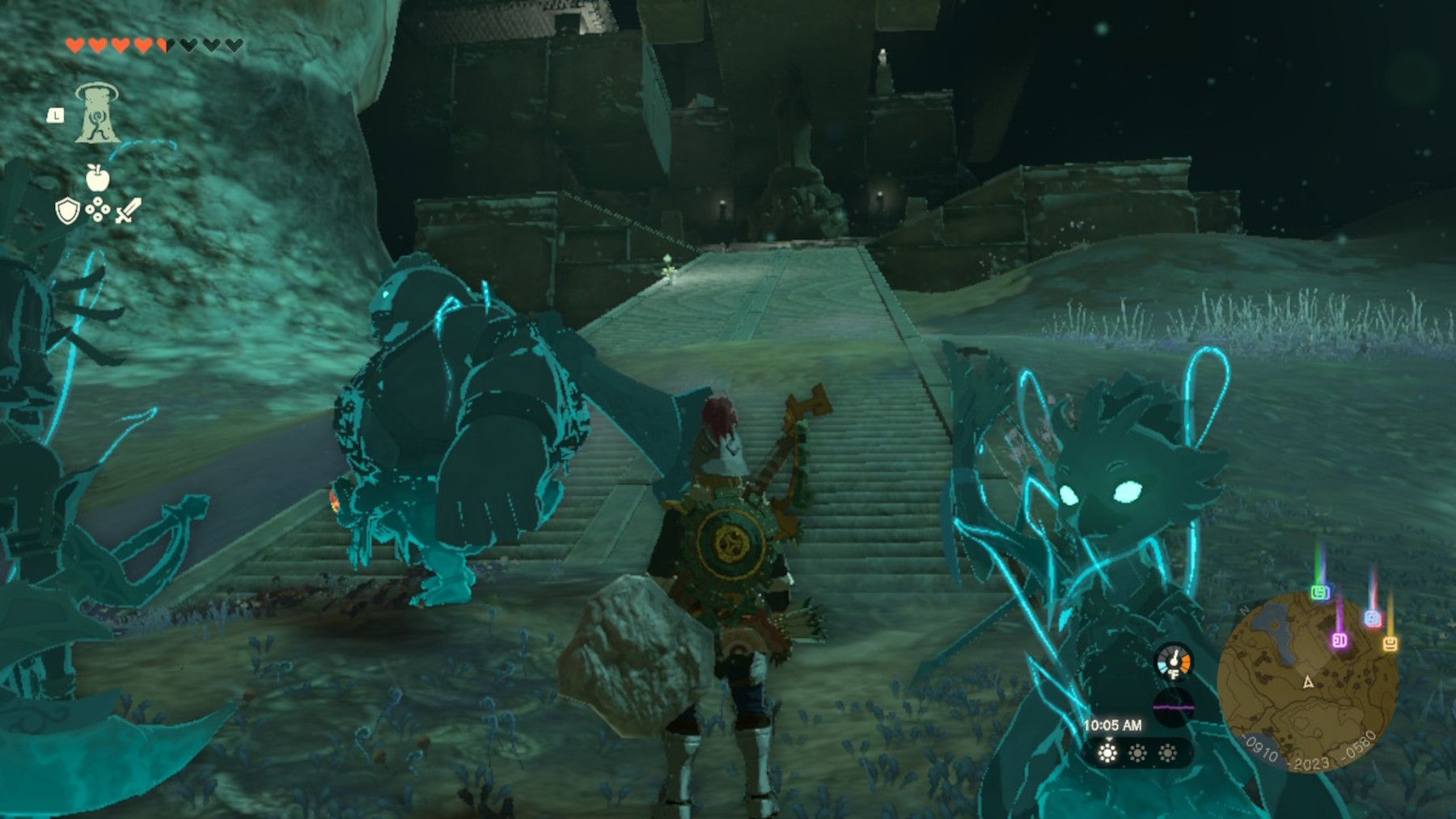Image resolution: width=1456 pixels, height=819 pixels.
Task: Click the blue-and-red sage marker near the minimap
Action: point(1372,617)
